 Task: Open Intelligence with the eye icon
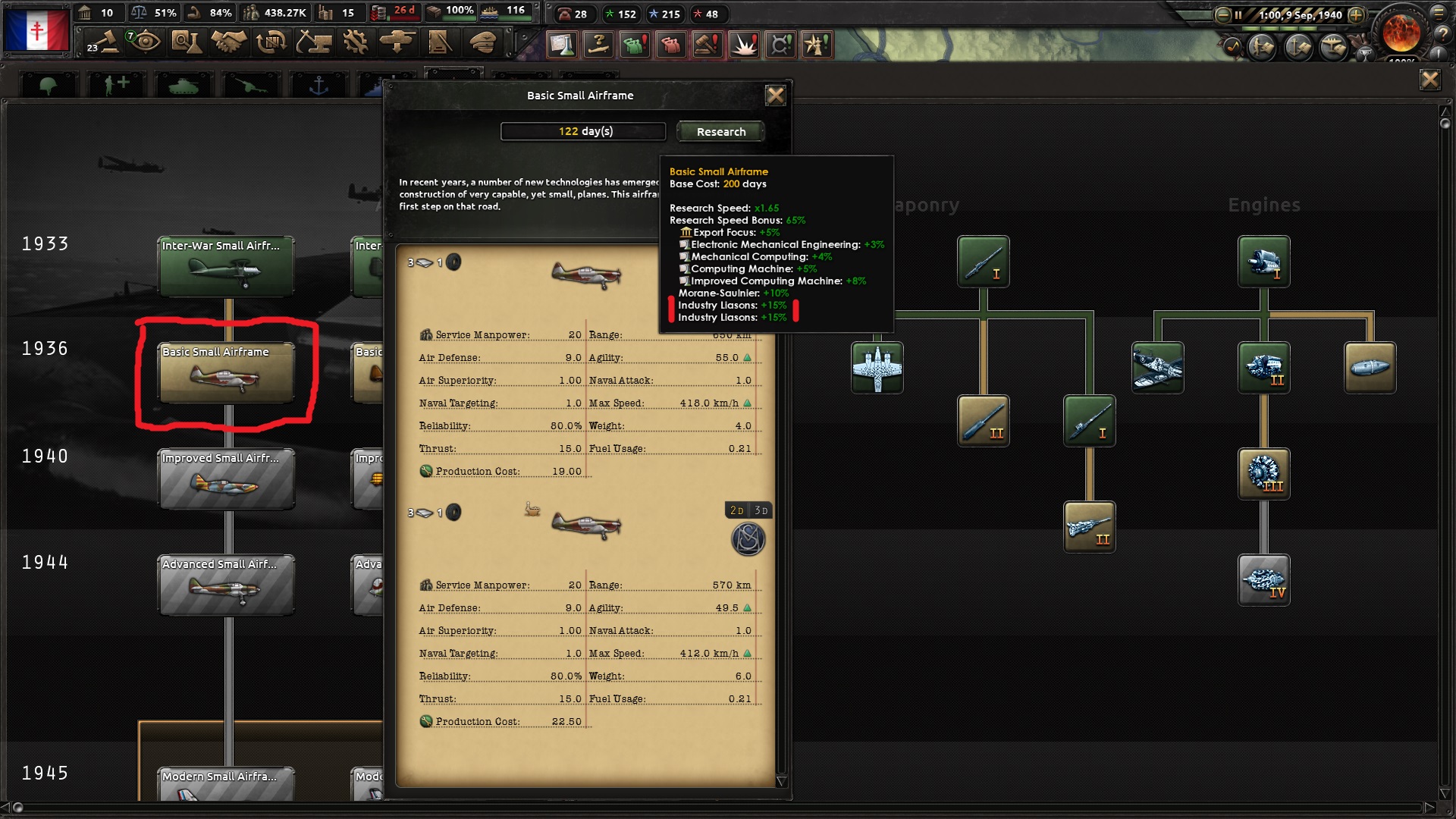coord(144,43)
